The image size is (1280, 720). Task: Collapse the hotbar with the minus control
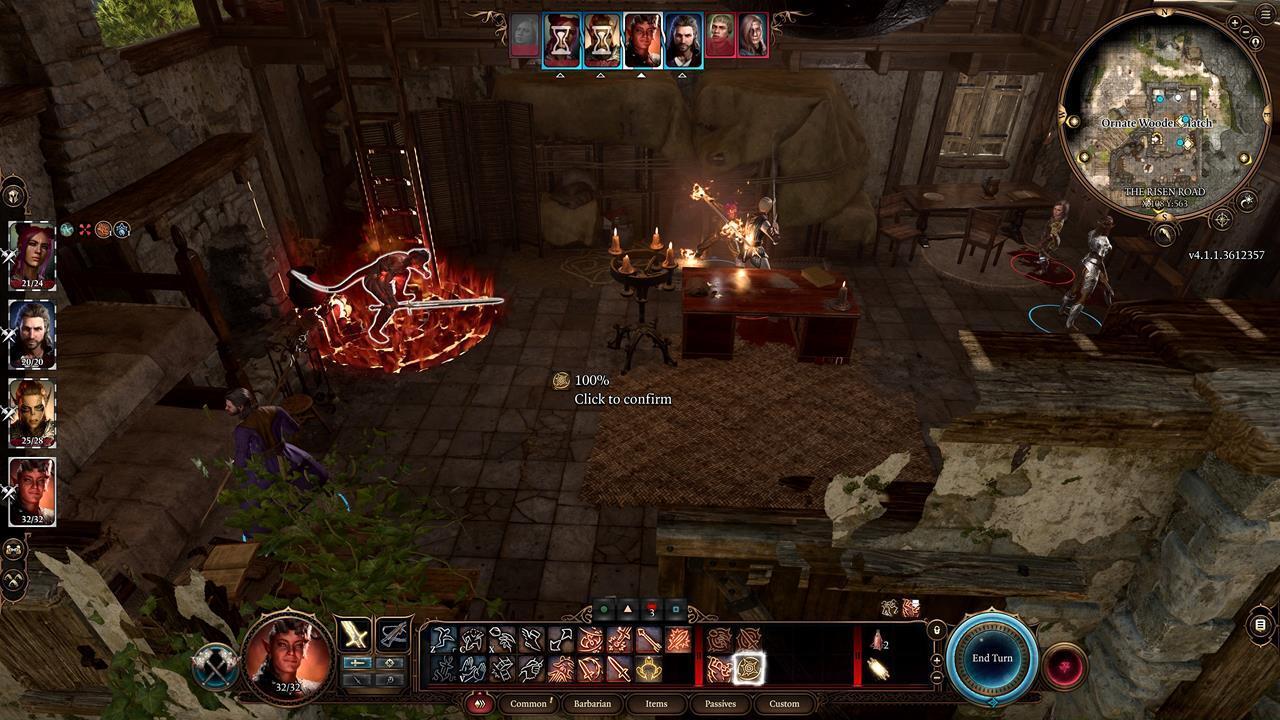[936, 677]
